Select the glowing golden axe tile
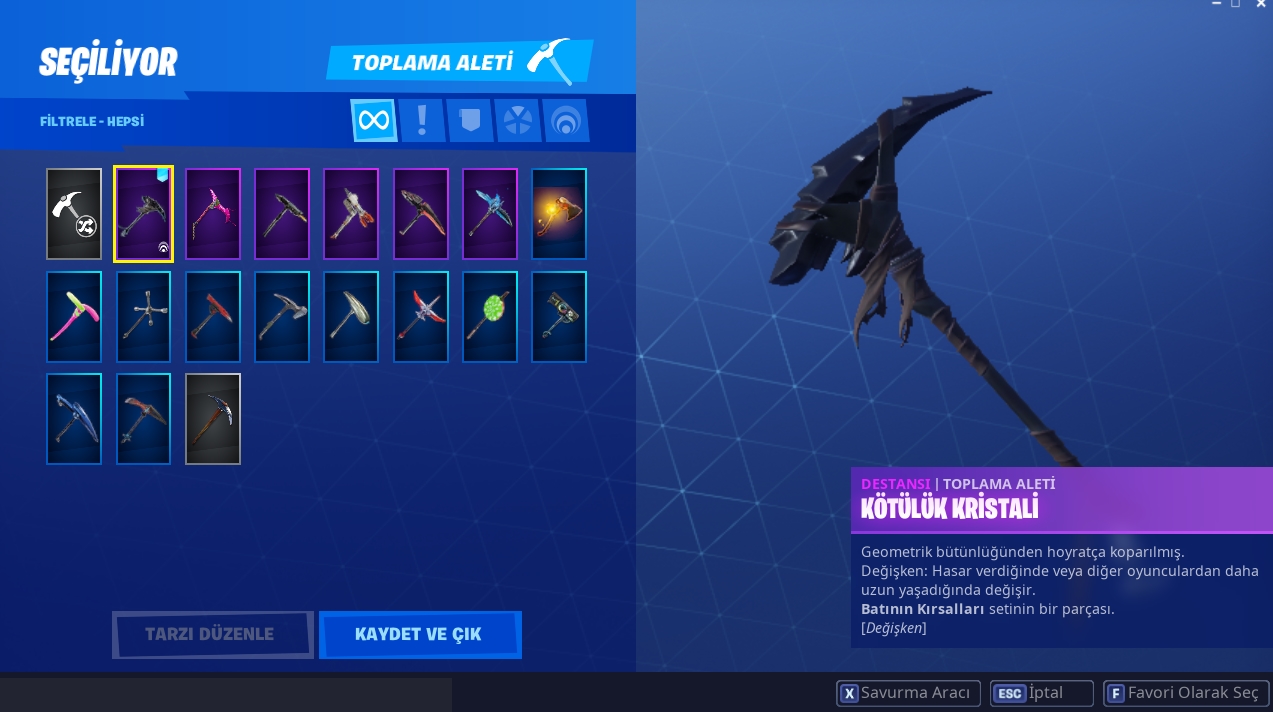The width and height of the screenshot is (1273, 712). coord(559,214)
